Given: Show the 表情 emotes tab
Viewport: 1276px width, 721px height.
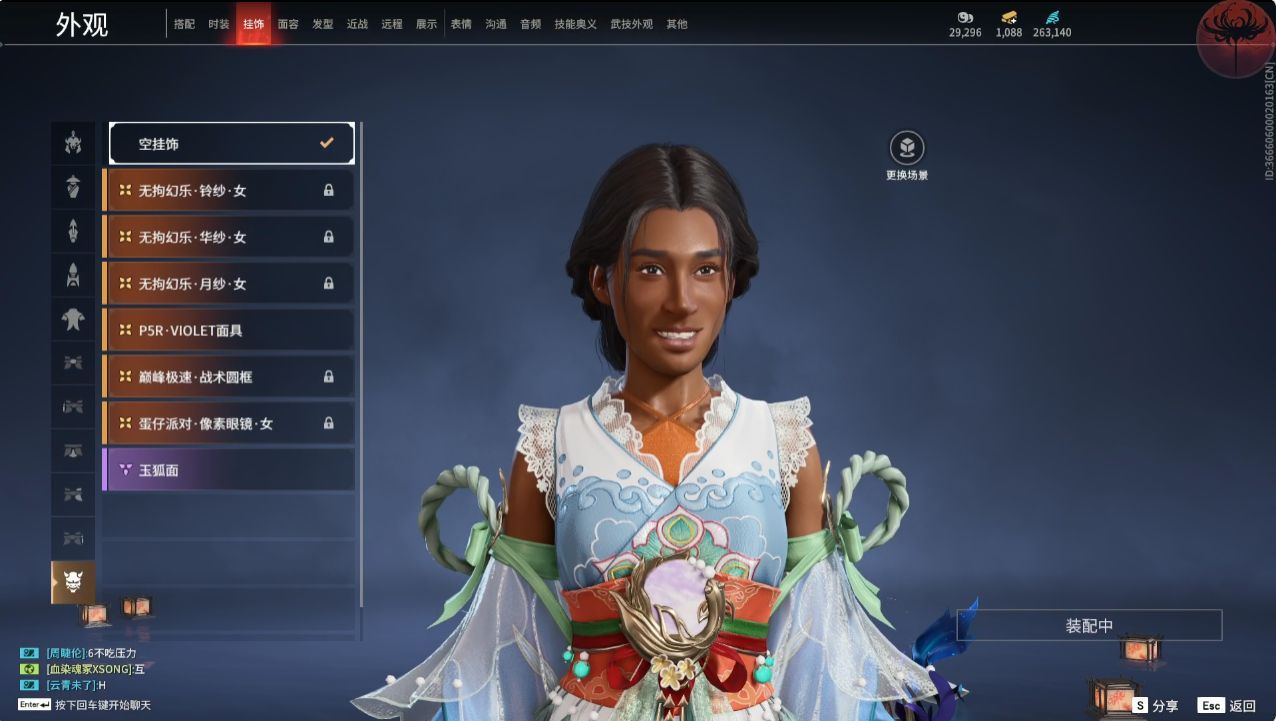Looking at the screenshot, I should (461, 24).
